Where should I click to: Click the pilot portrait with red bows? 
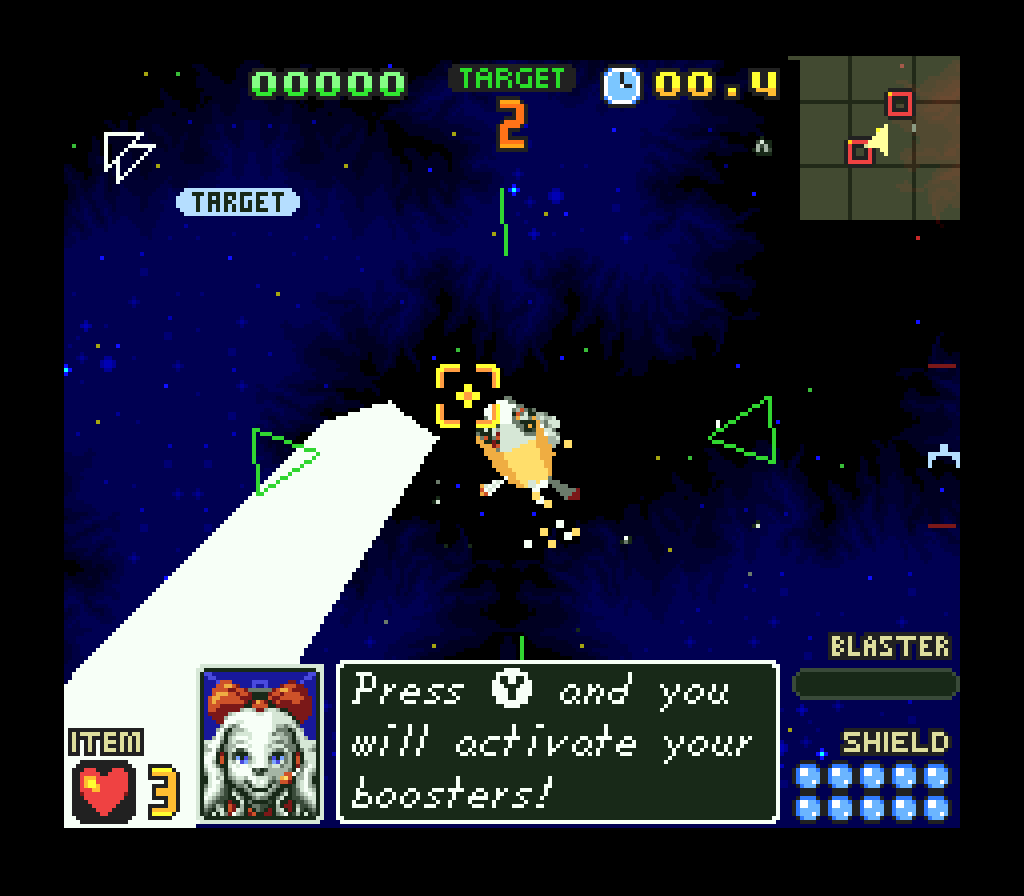pyautogui.click(x=261, y=743)
